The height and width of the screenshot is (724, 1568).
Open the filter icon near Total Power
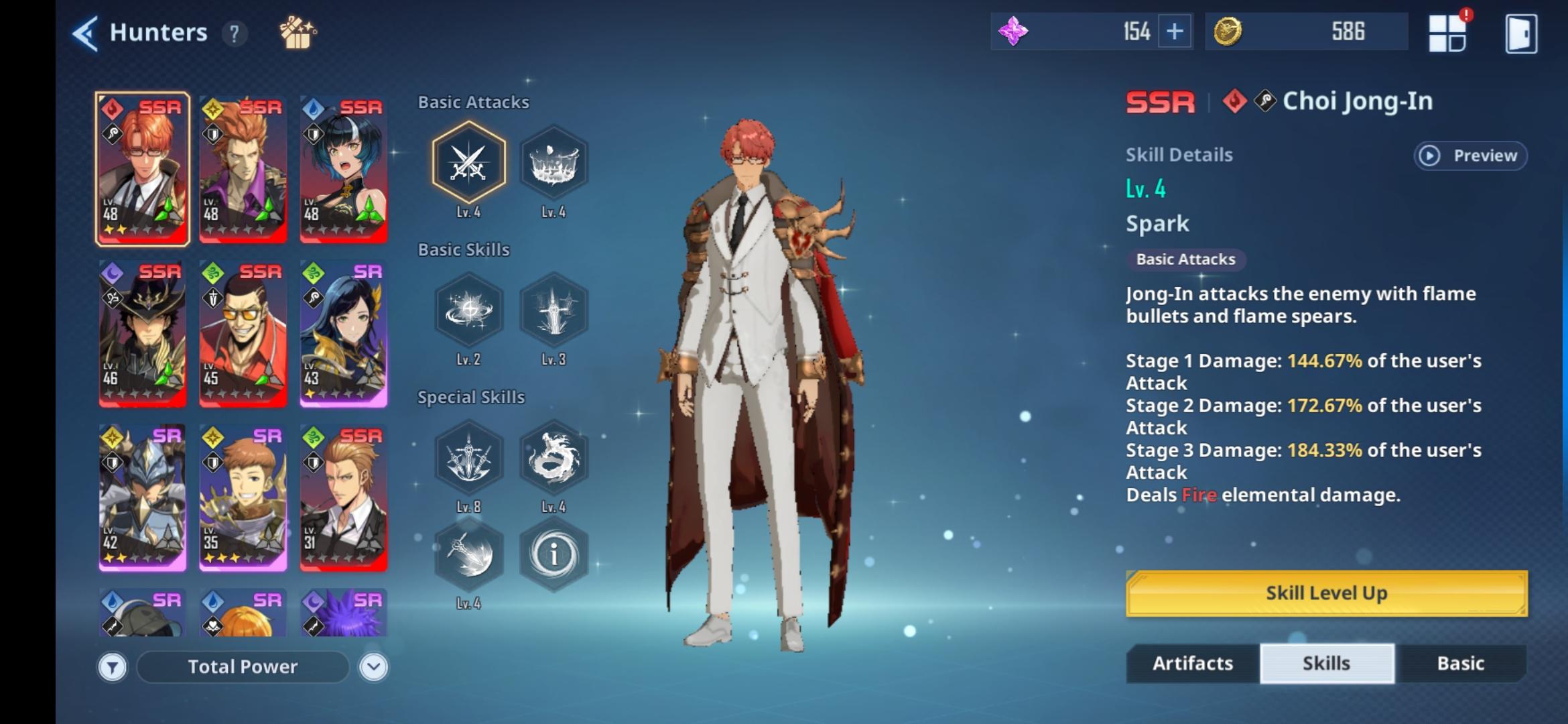(114, 666)
